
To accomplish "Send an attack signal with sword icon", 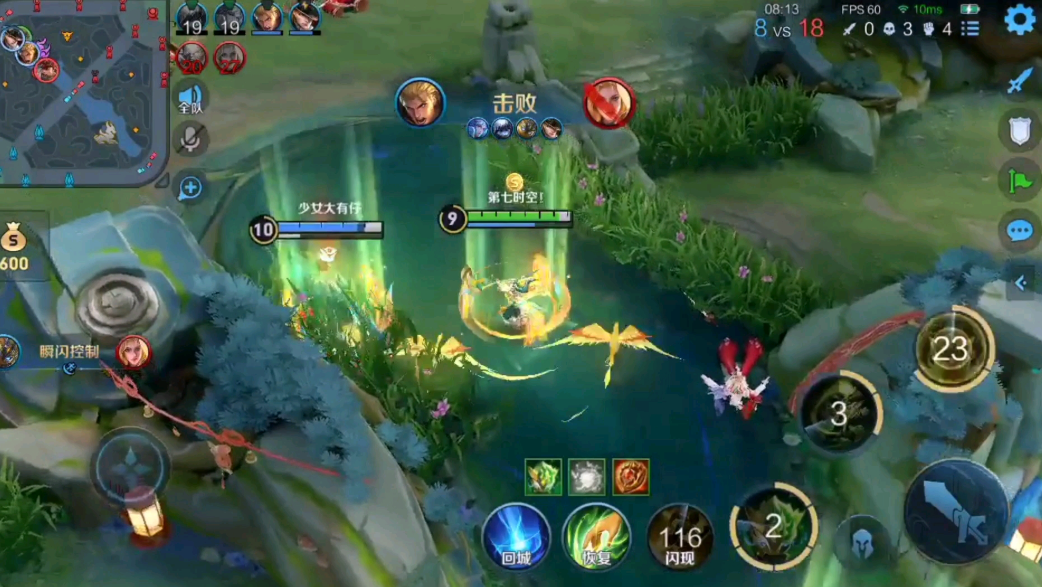I will click(1019, 80).
